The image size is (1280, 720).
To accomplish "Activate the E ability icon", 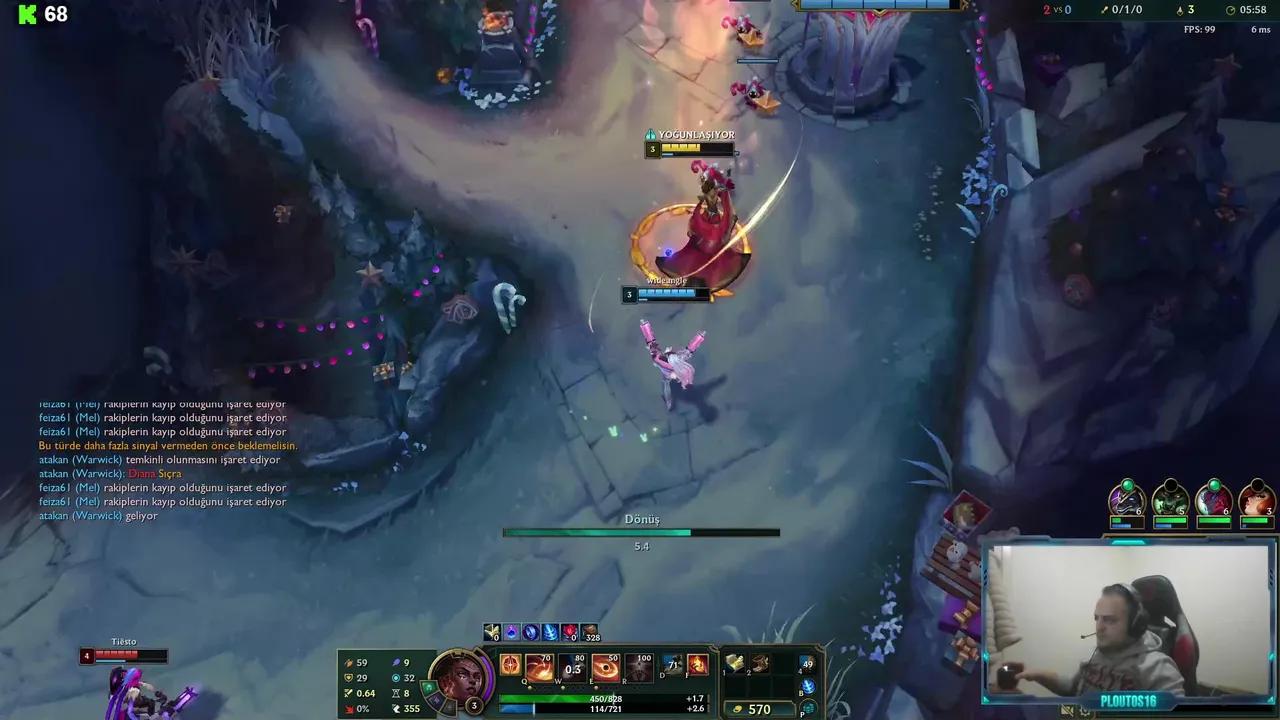I will (x=606, y=667).
